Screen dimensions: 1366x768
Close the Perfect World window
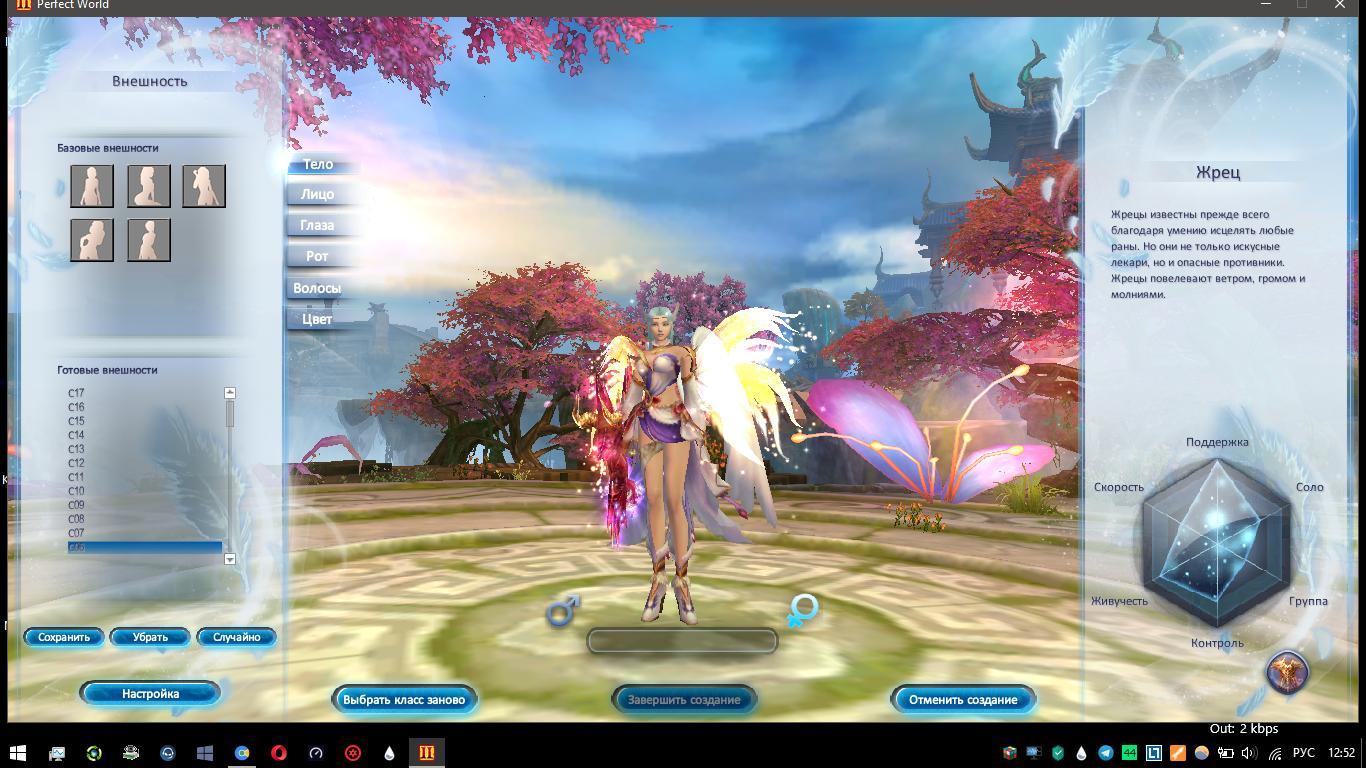[x=1340, y=5]
